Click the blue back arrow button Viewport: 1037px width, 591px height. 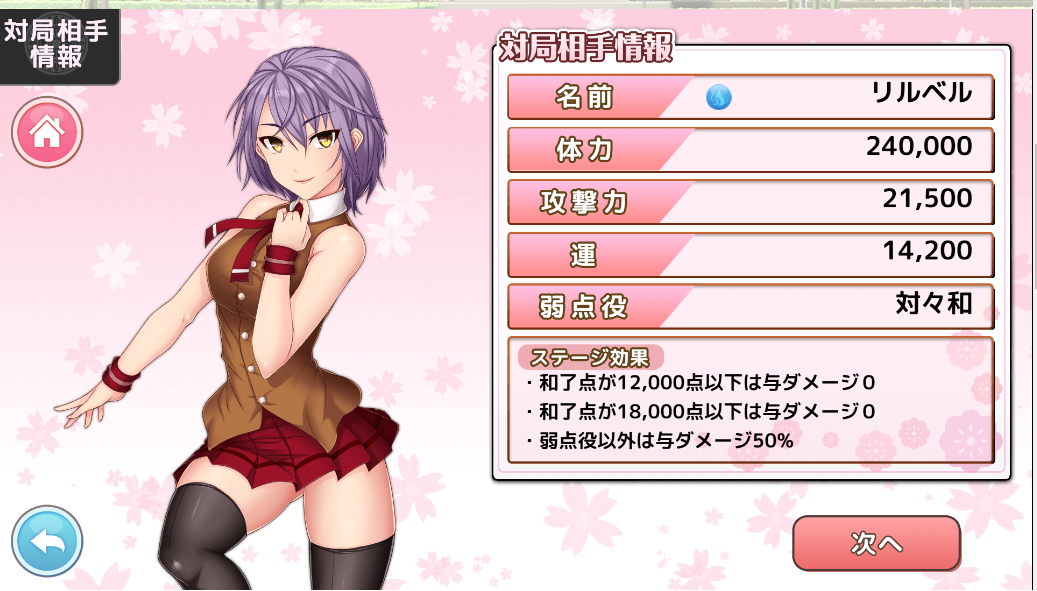coord(47,542)
